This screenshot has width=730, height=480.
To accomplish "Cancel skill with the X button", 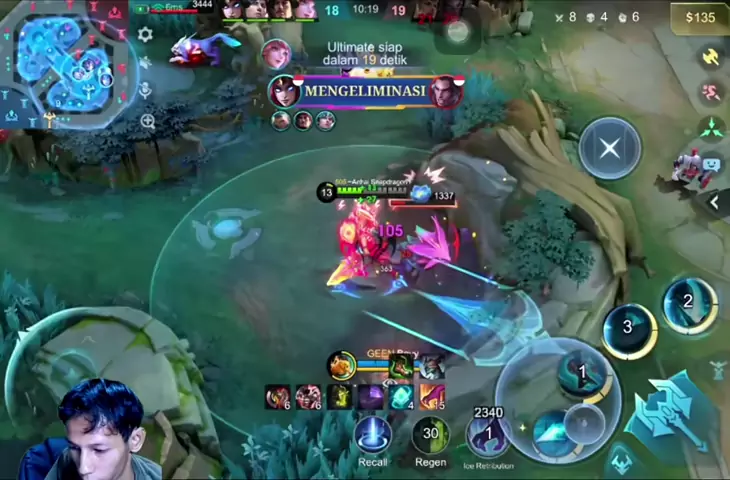I will pyautogui.click(x=610, y=149).
